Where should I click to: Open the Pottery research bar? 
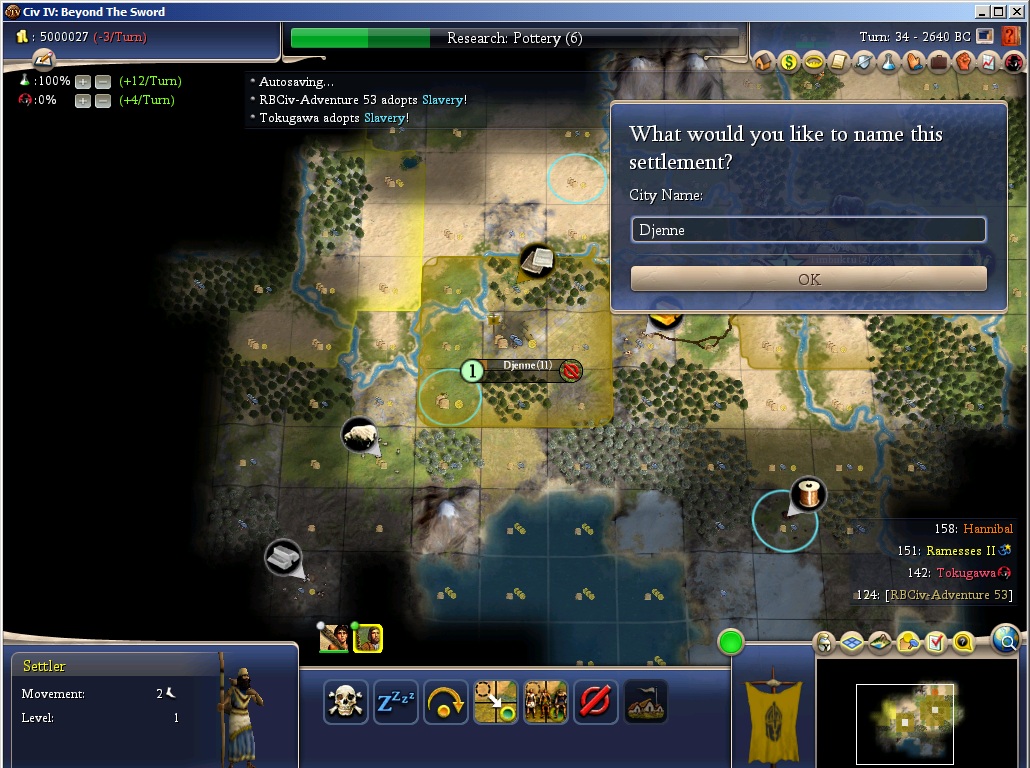[x=515, y=39]
